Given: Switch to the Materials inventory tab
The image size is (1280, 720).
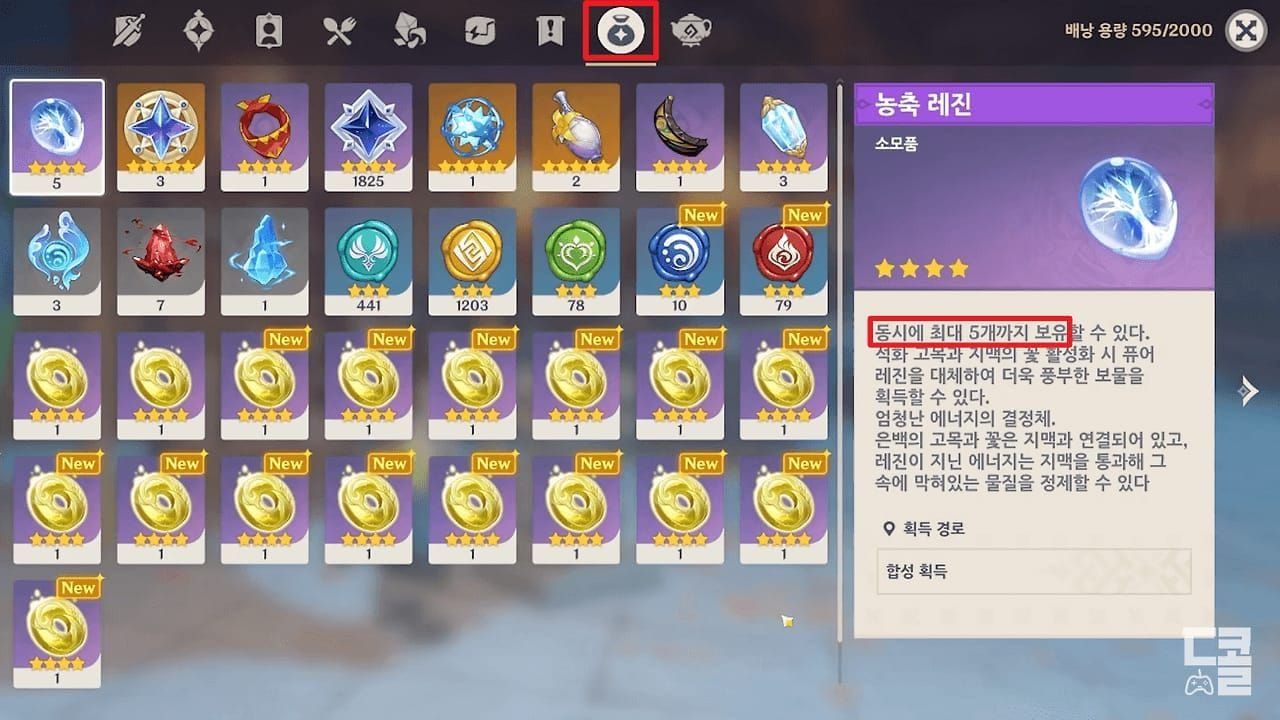Looking at the screenshot, I should pos(408,30).
